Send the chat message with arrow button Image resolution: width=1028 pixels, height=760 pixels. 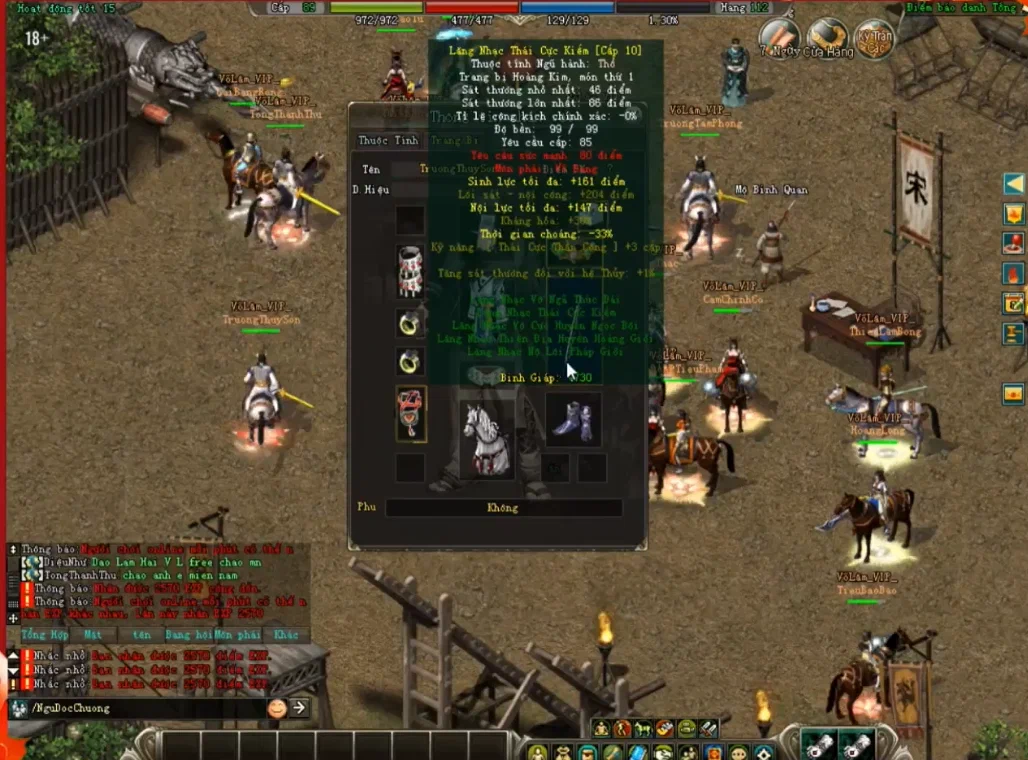point(298,708)
